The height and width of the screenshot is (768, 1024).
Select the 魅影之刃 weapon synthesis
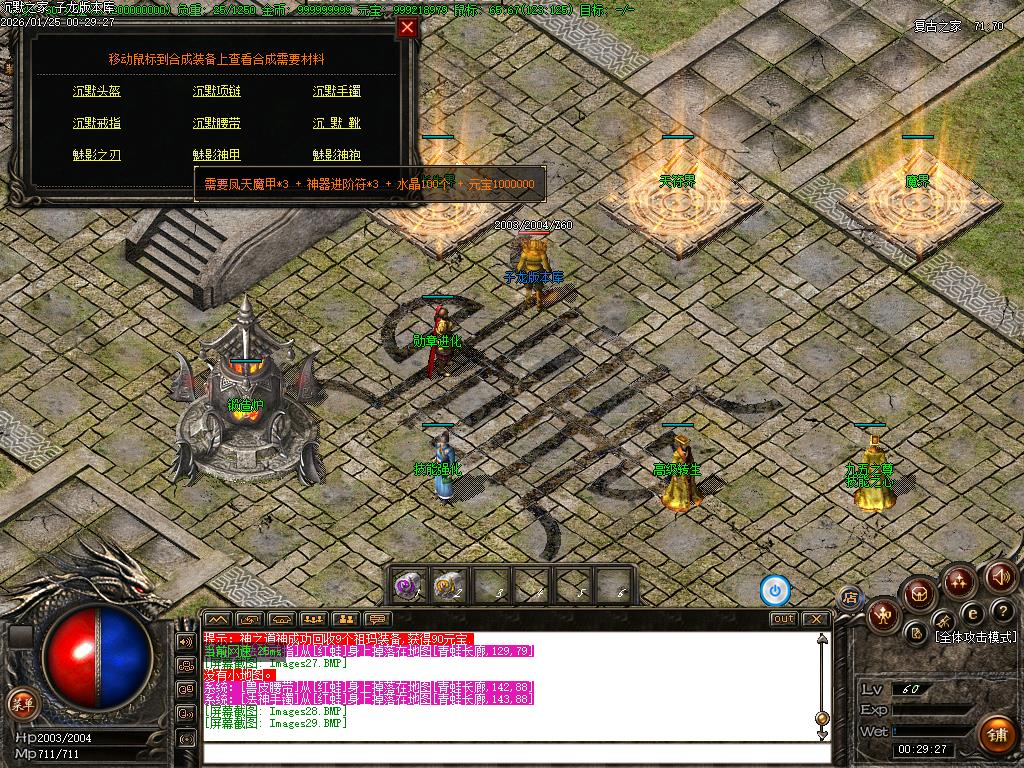97,155
